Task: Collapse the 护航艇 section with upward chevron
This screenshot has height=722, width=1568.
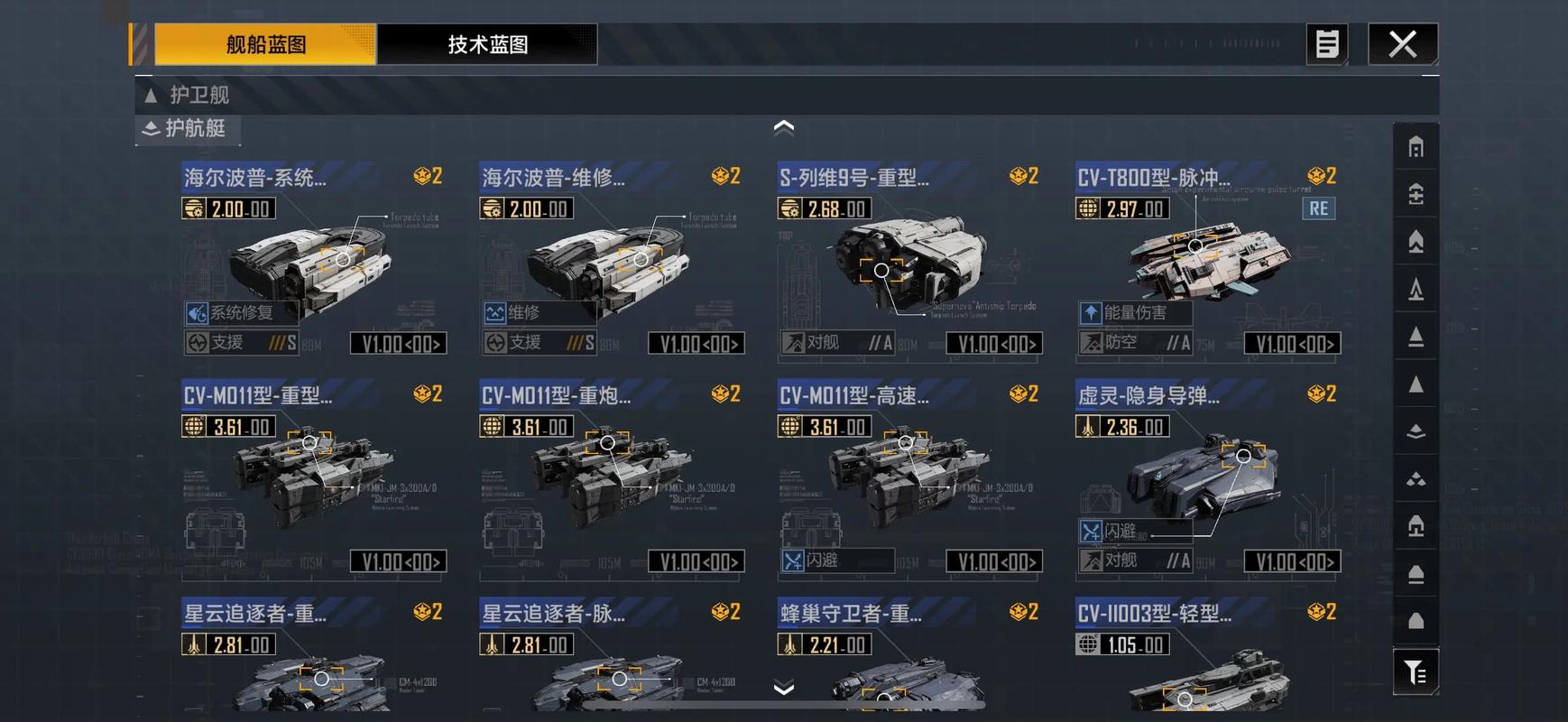Action: pos(784,127)
